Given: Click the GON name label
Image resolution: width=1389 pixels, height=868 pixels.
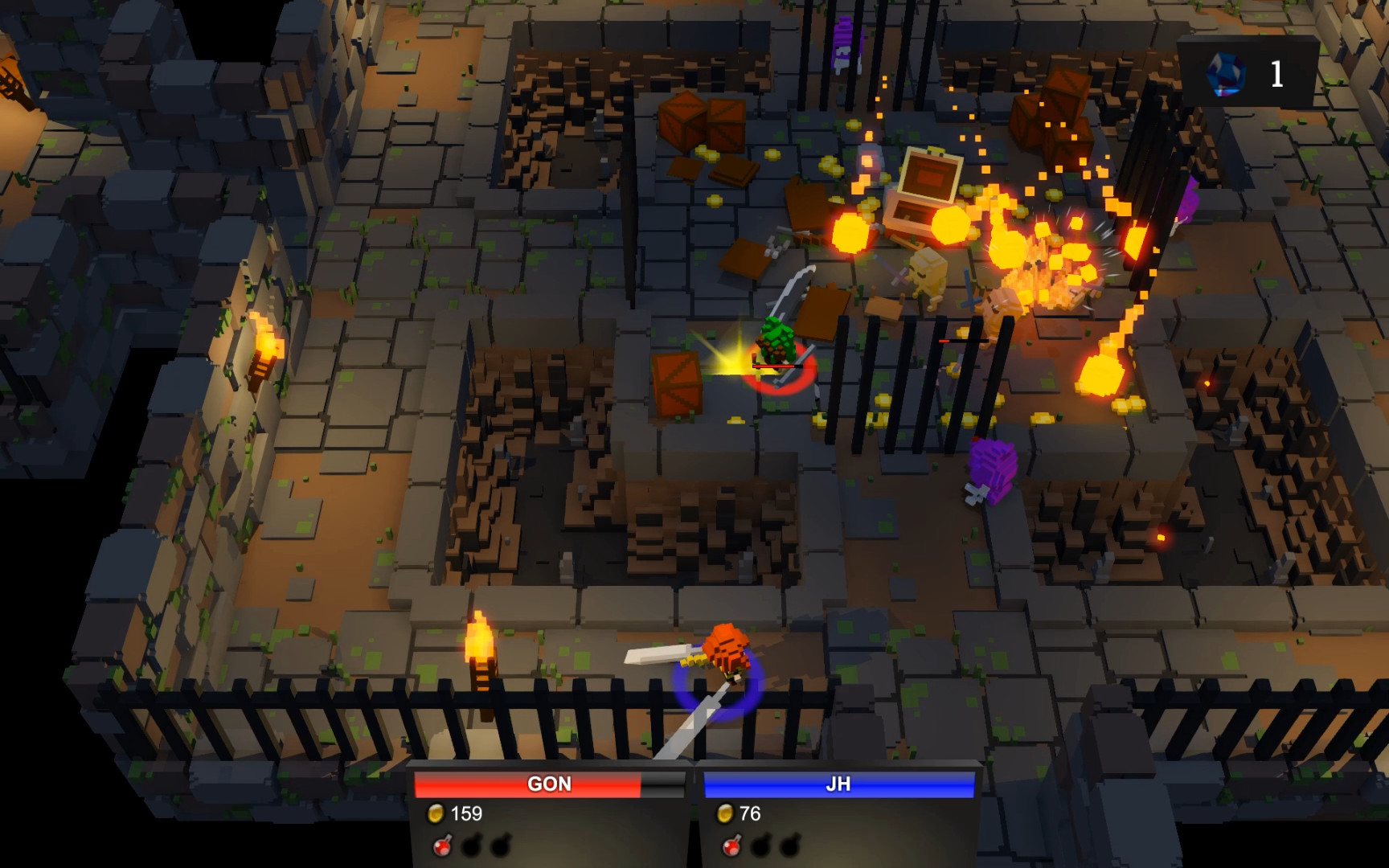Looking at the screenshot, I should [x=550, y=784].
